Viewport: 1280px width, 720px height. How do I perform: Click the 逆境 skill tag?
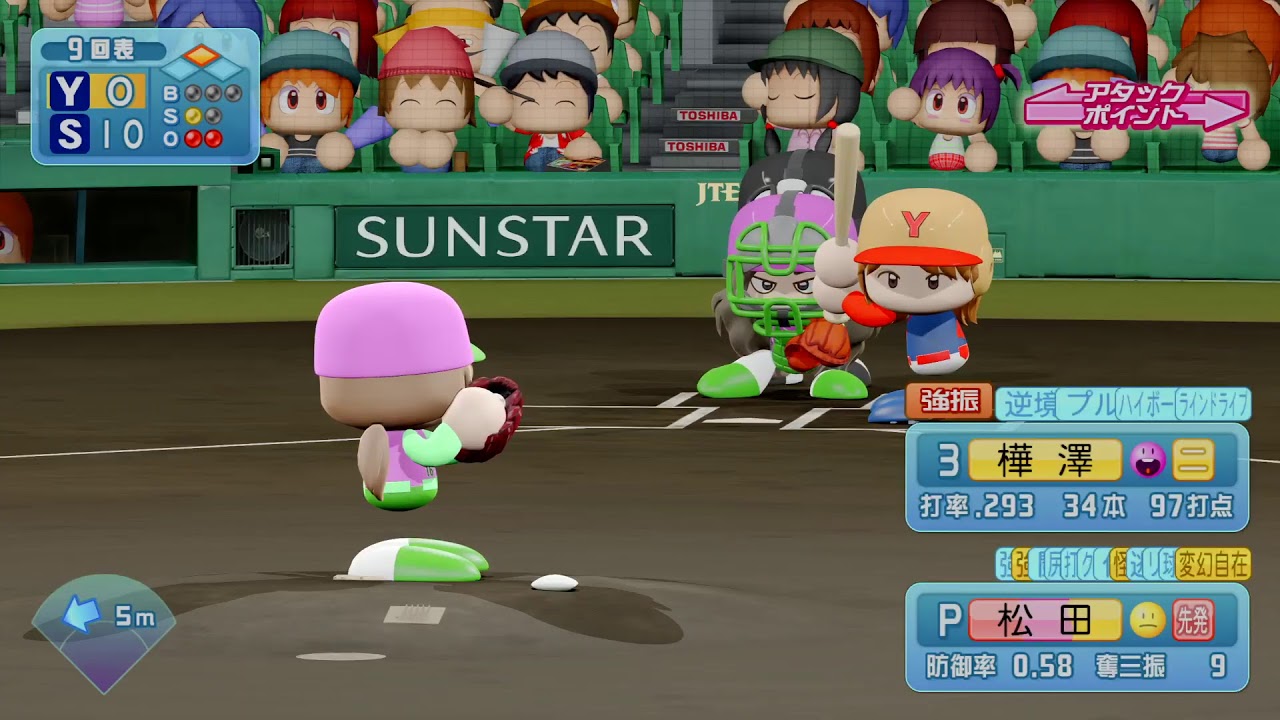pos(1028,403)
